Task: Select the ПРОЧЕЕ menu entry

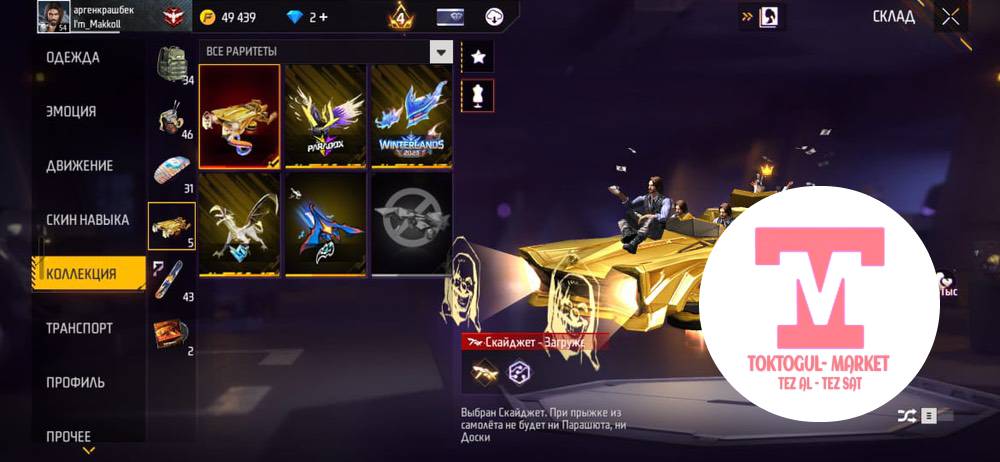Action: [x=68, y=436]
